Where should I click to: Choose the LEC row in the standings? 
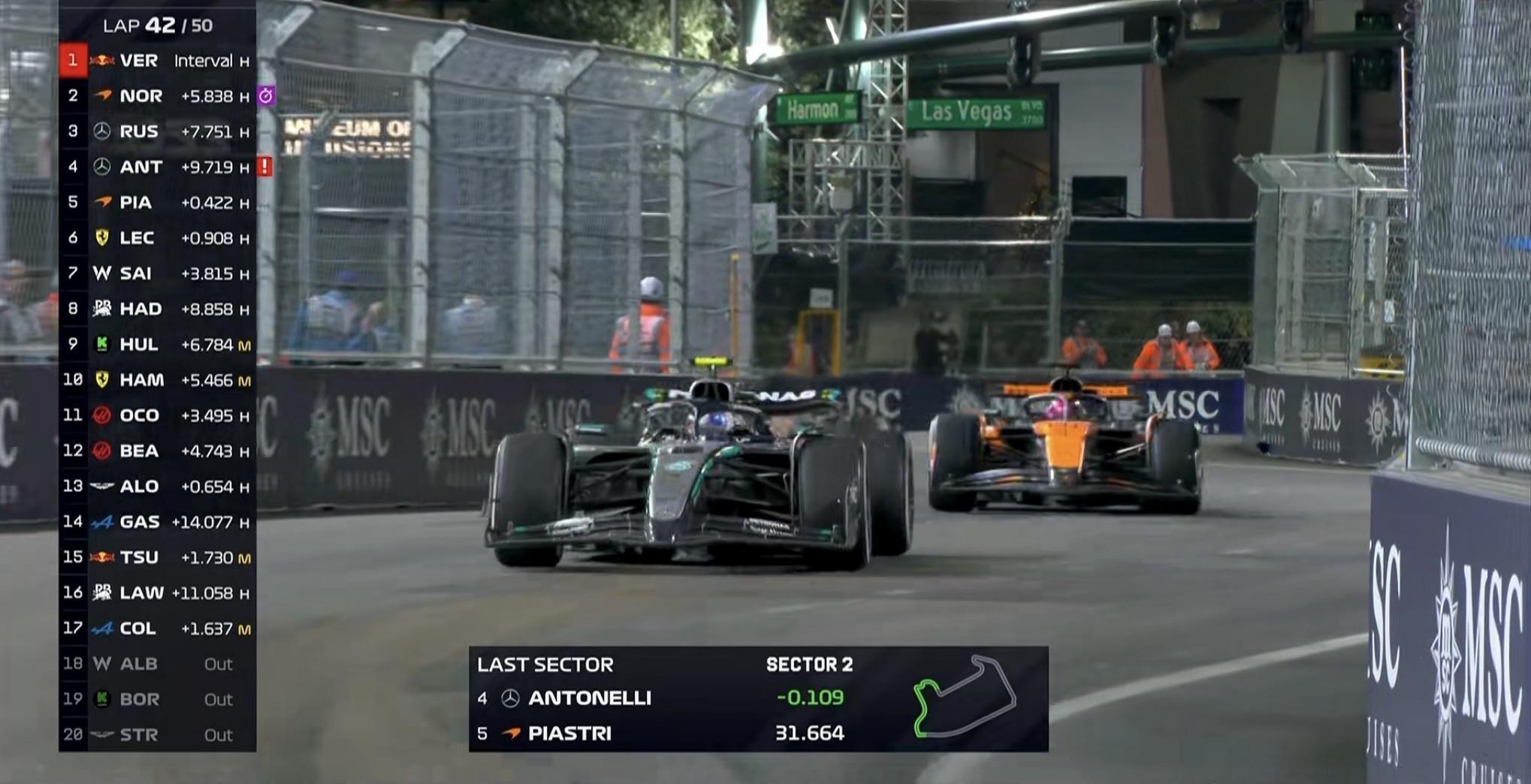157,238
